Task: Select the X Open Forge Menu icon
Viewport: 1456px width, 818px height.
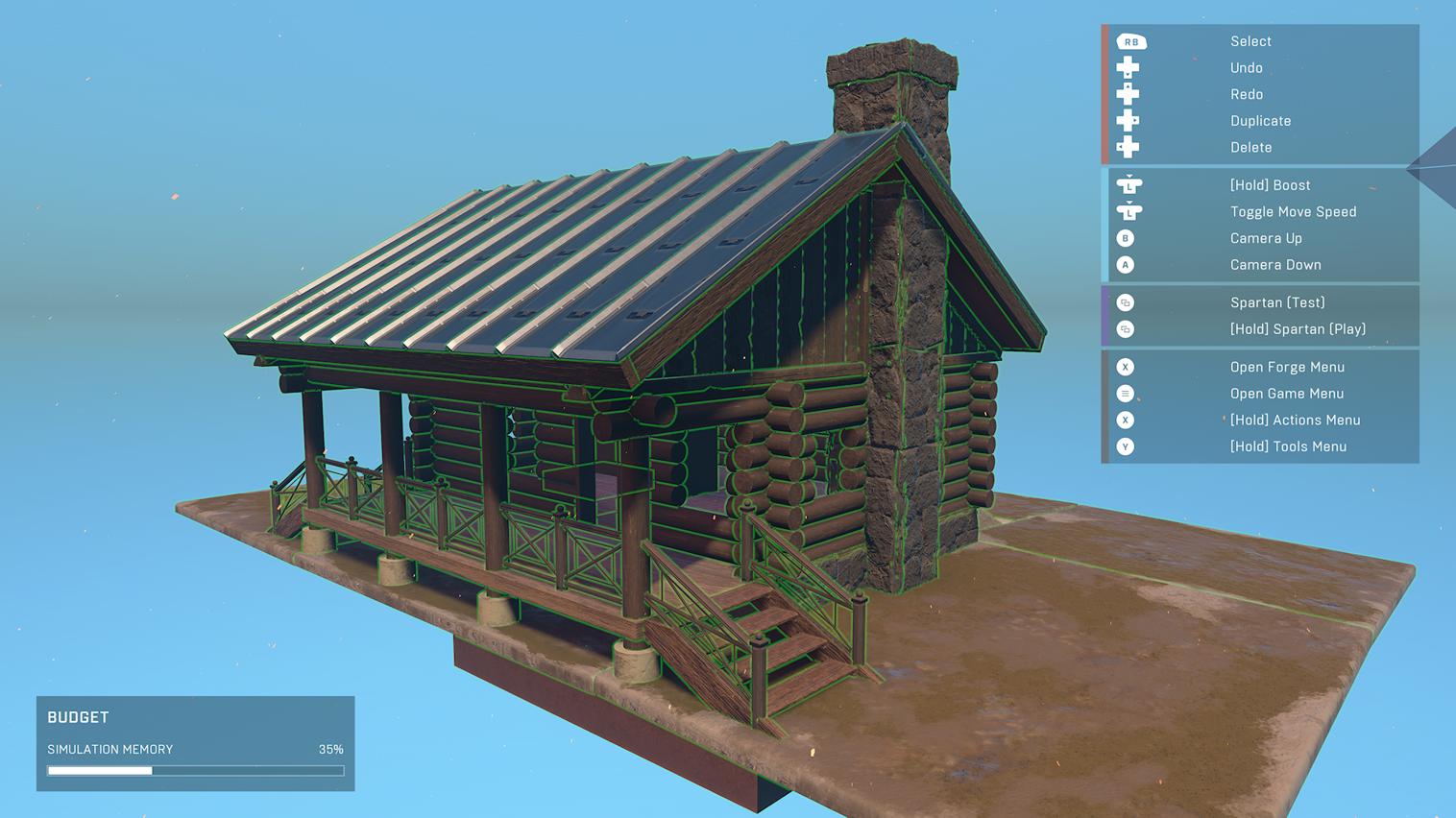Action: tap(1125, 367)
